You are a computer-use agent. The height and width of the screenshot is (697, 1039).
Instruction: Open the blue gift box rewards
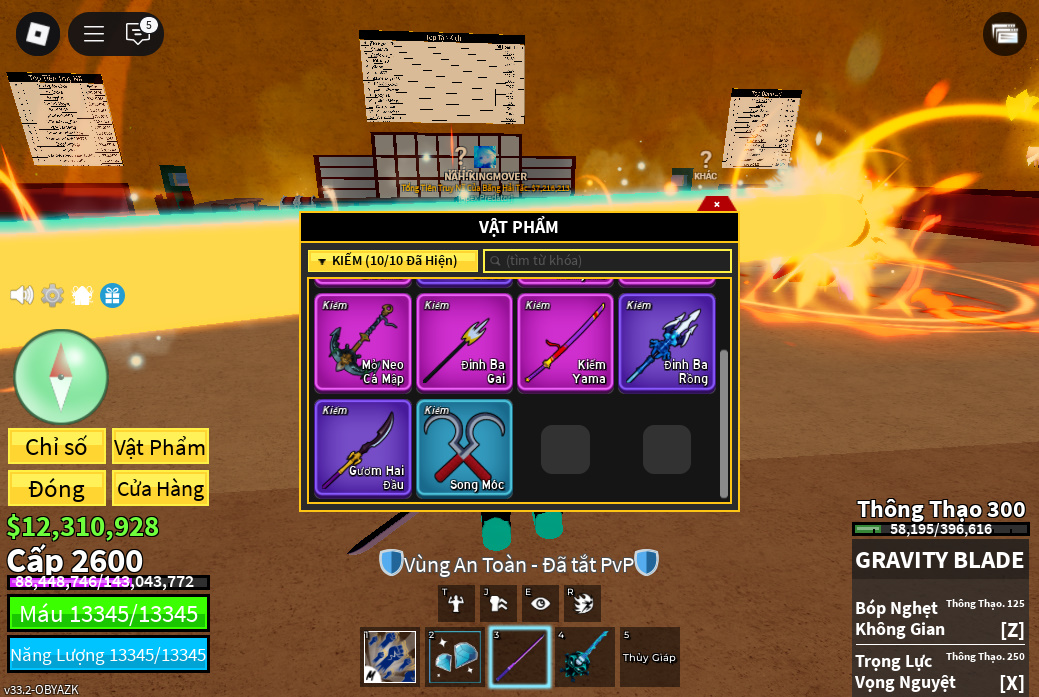(x=112, y=295)
